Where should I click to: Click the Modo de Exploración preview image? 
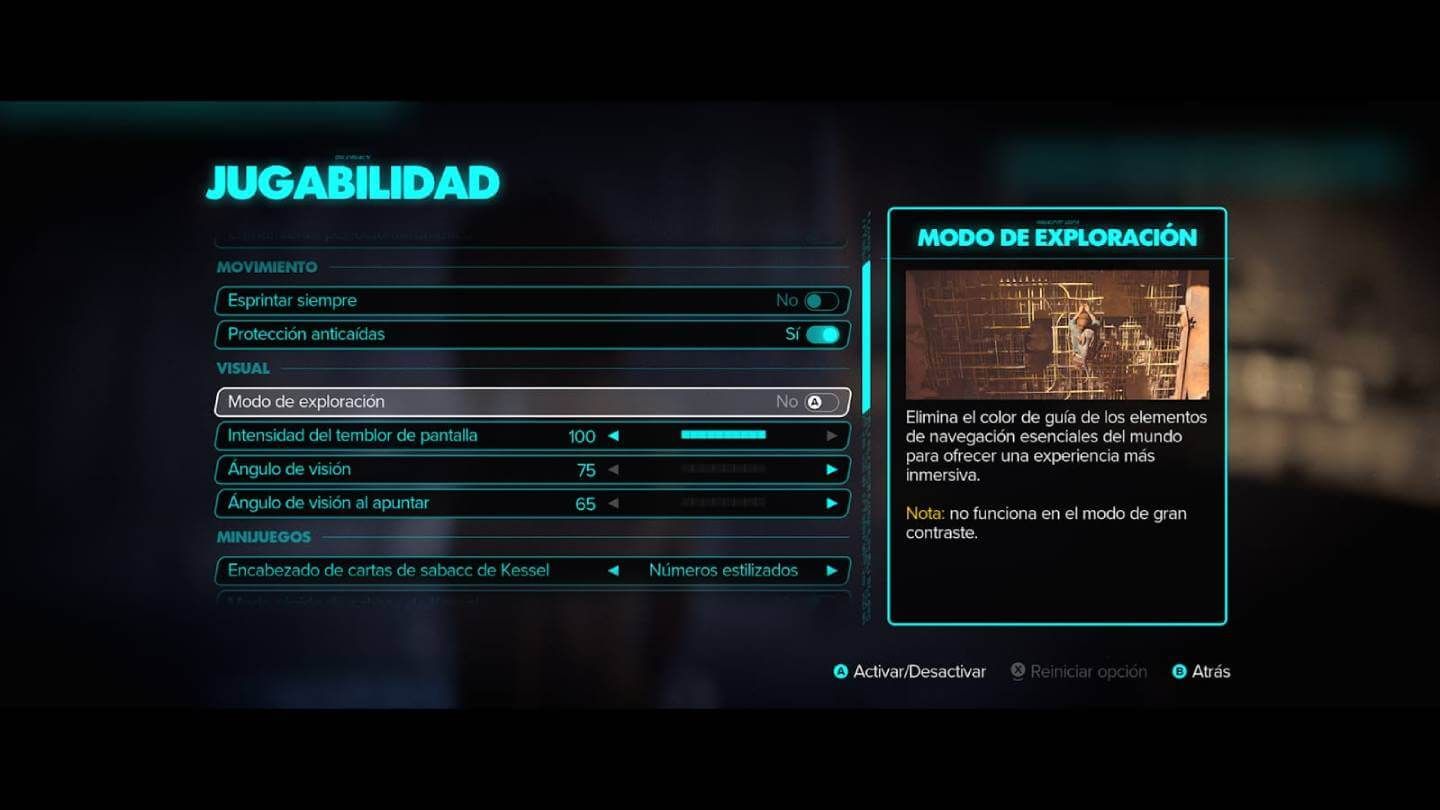coord(1057,335)
